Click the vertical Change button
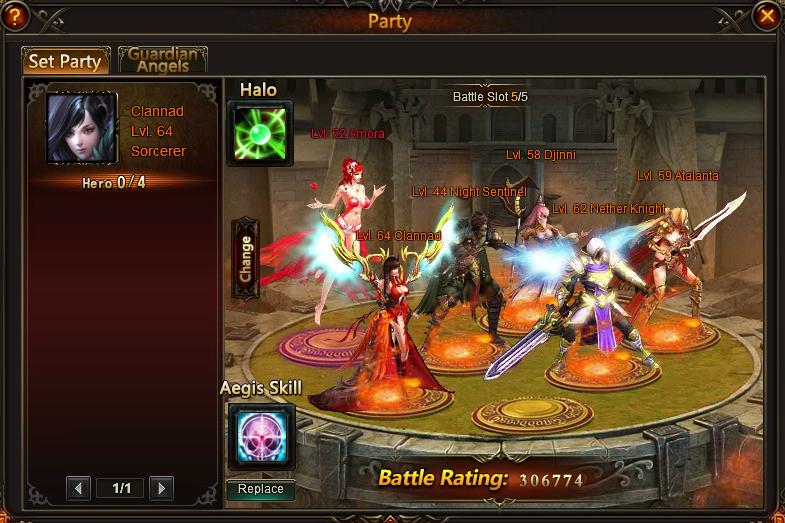Screen dimensions: 785x523 pyautogui.click(x=245, y=259)
